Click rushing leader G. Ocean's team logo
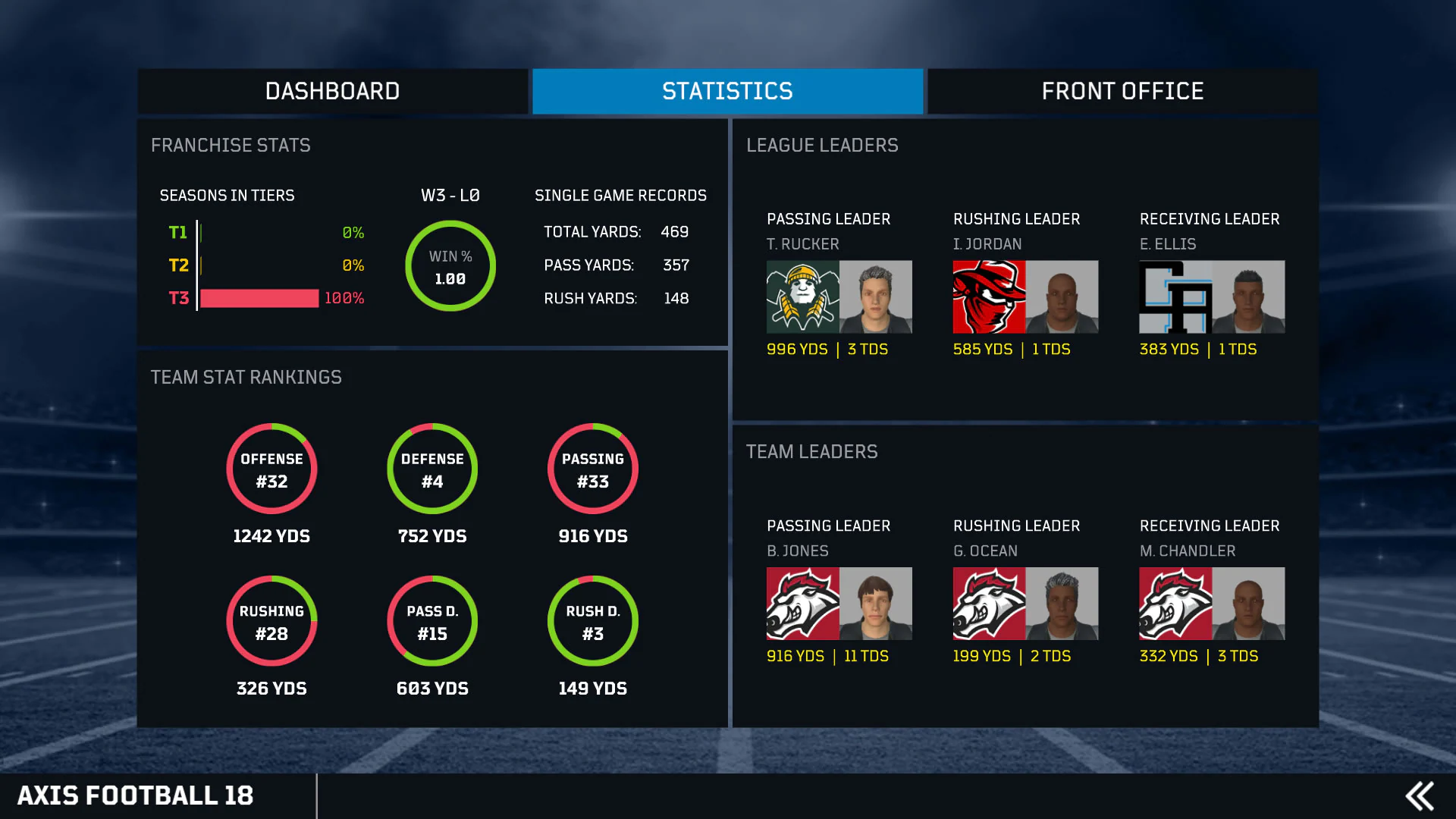 coord(989,603)
